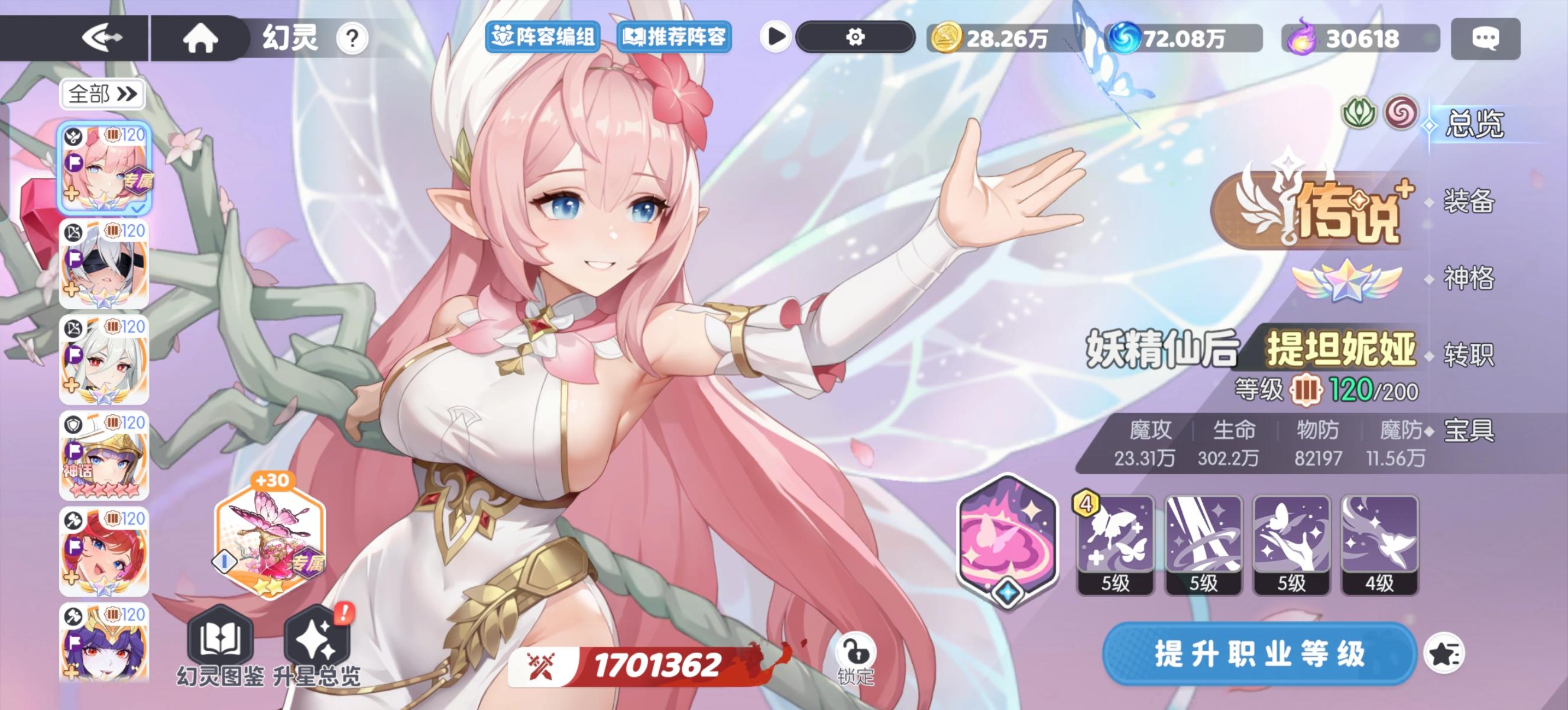Expand the 全部 character filter list
The height and width of the screenshot is (710, 1568).
click(102, 95)
